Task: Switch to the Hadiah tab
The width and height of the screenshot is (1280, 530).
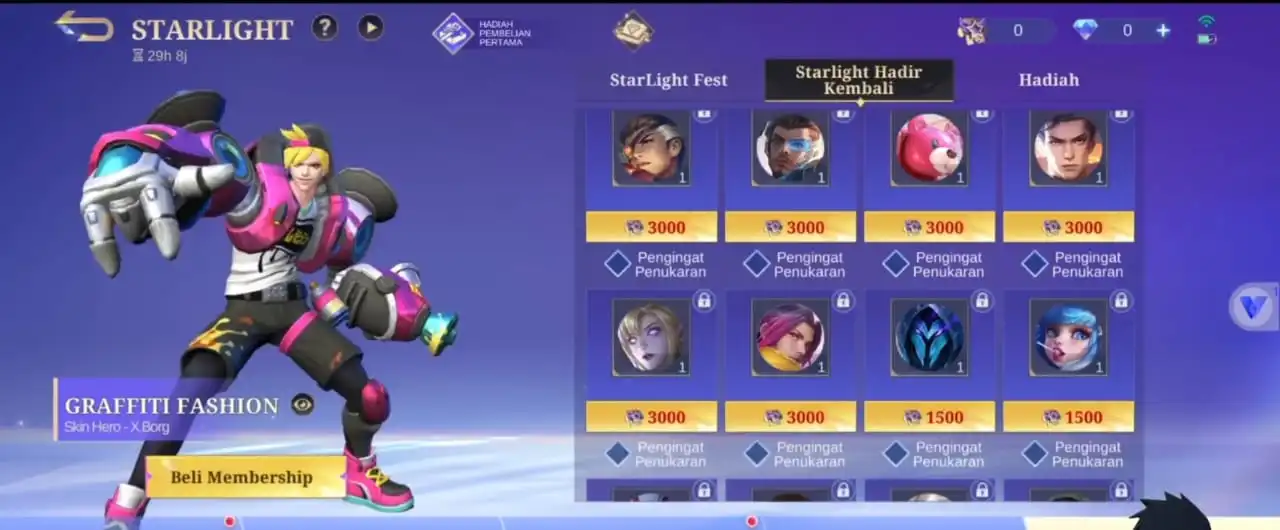Action: point(1048,80)
